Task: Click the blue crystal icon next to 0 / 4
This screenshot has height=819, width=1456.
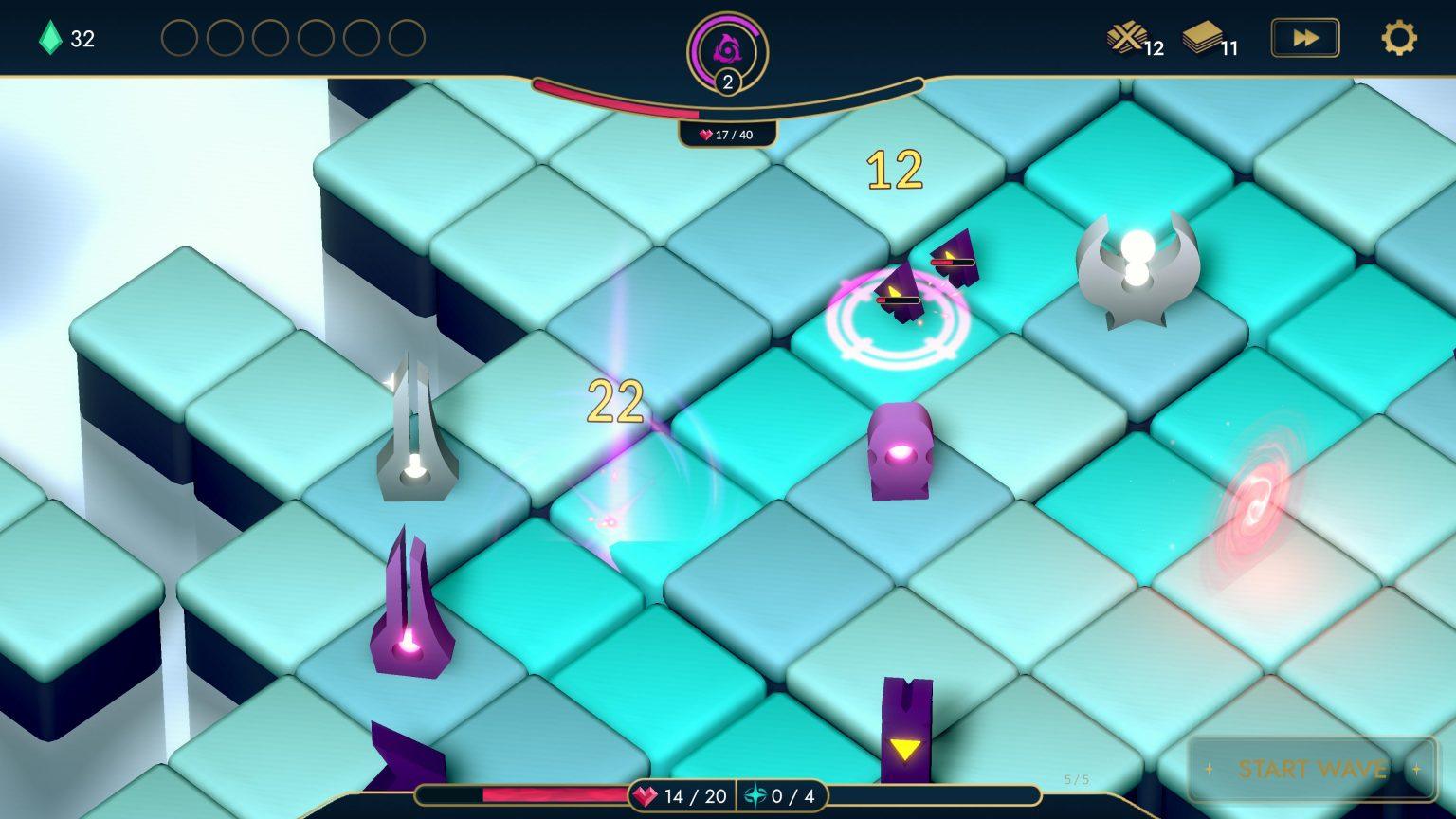Action: pos(754,797)
